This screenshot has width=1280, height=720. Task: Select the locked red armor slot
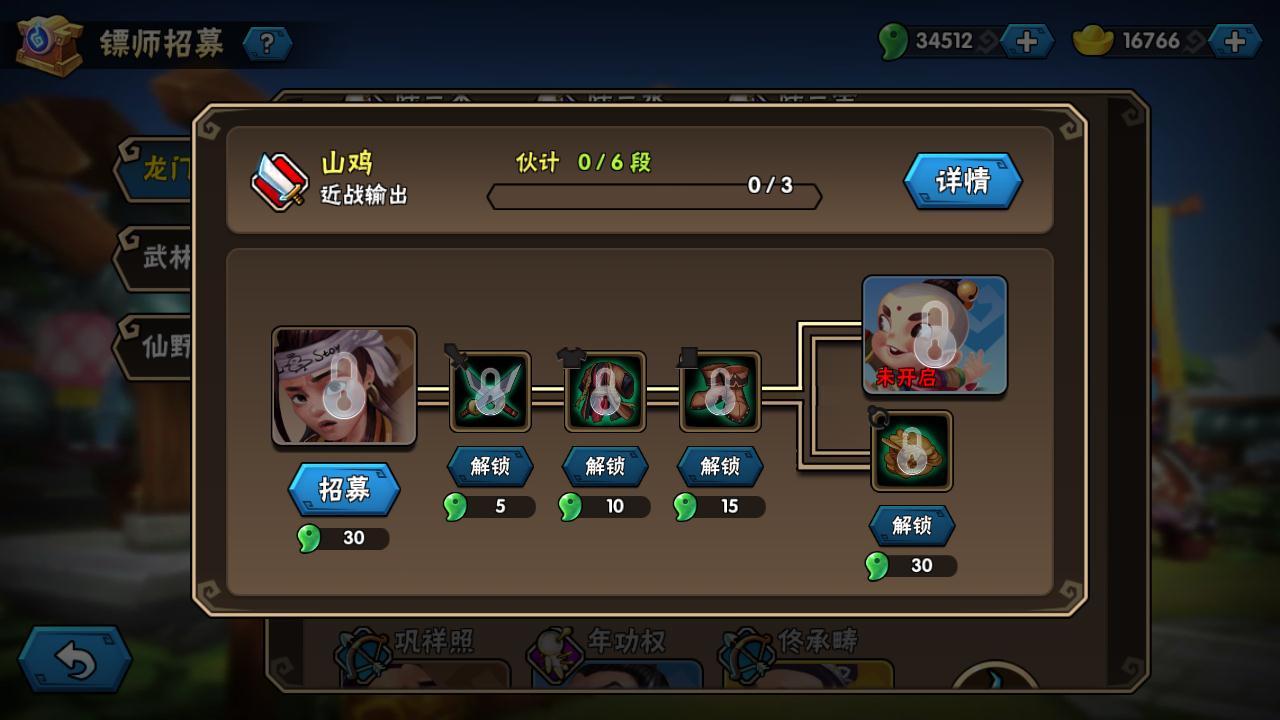605,391
